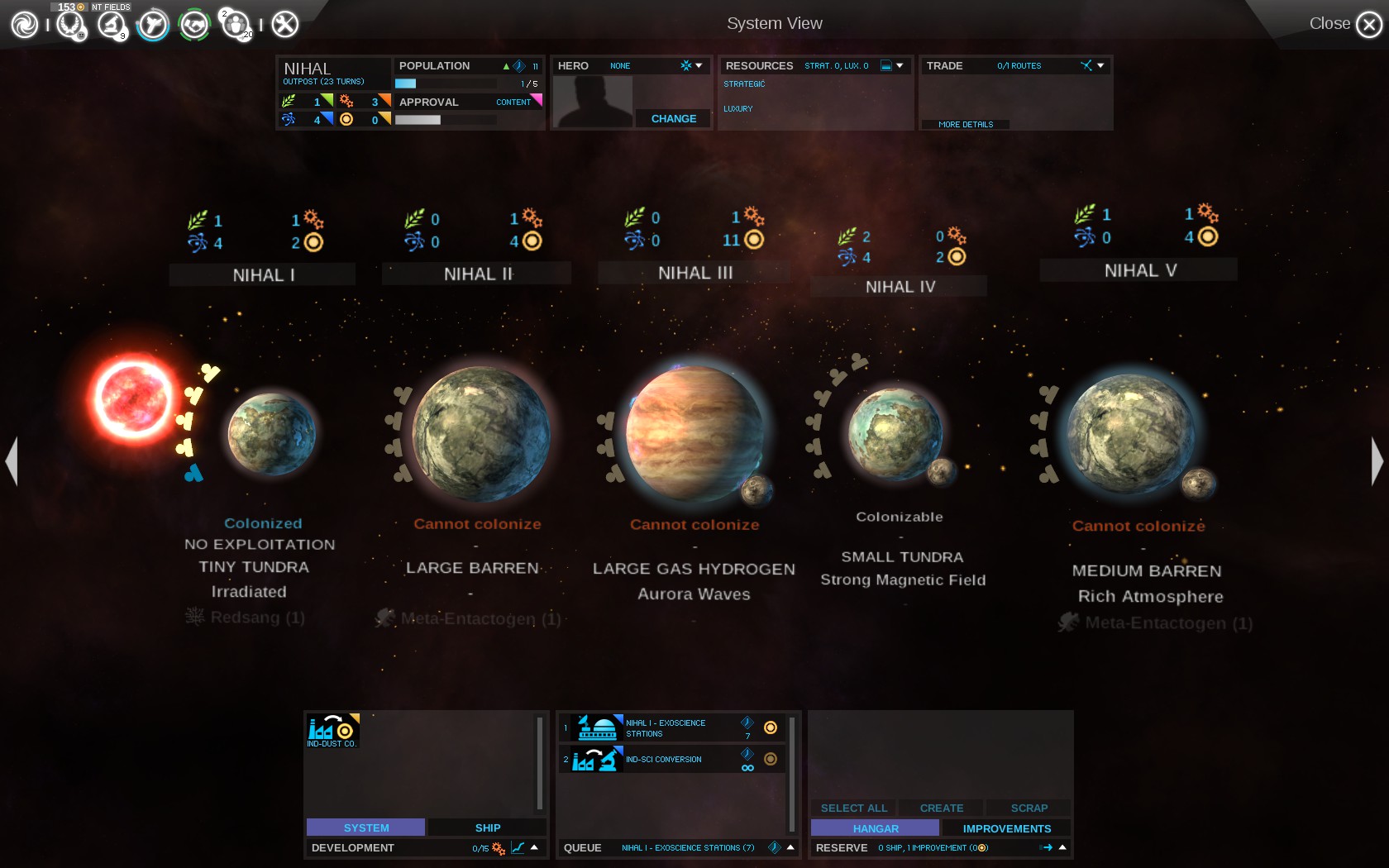The image size is (1389, 868).
Task: Expand the Resources panel dropdown
Action: [x=900, y=65]
